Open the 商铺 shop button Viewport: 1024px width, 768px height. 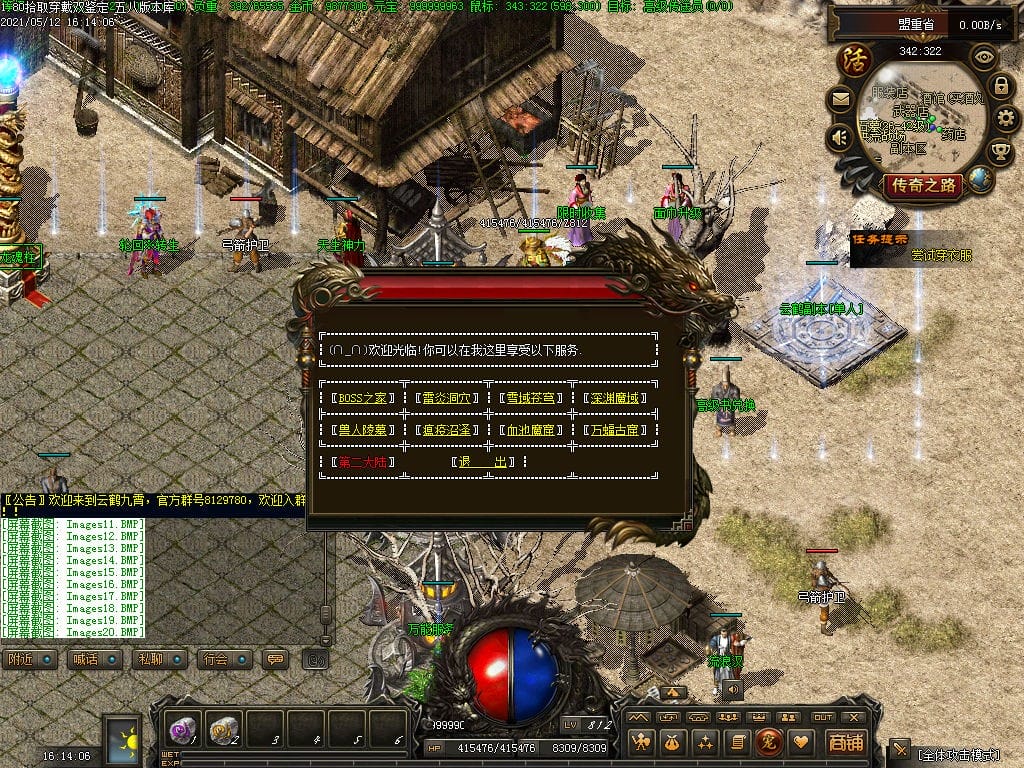click(x=845, y=742)
